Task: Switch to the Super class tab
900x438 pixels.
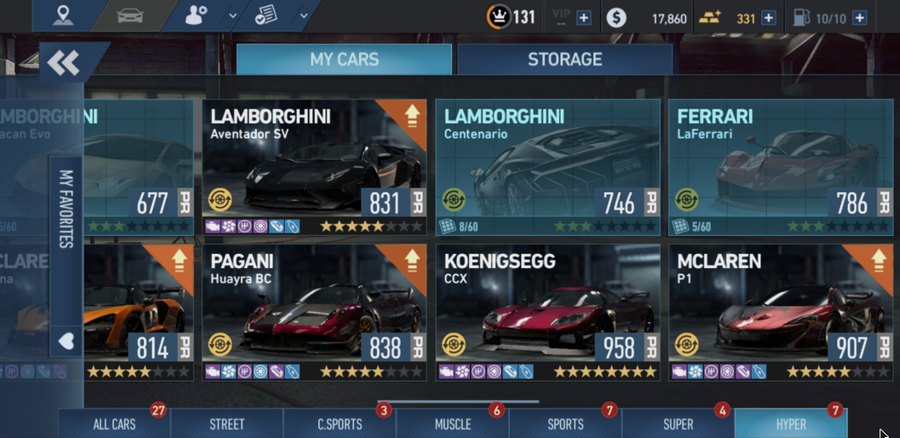Action: click(678, 424)
